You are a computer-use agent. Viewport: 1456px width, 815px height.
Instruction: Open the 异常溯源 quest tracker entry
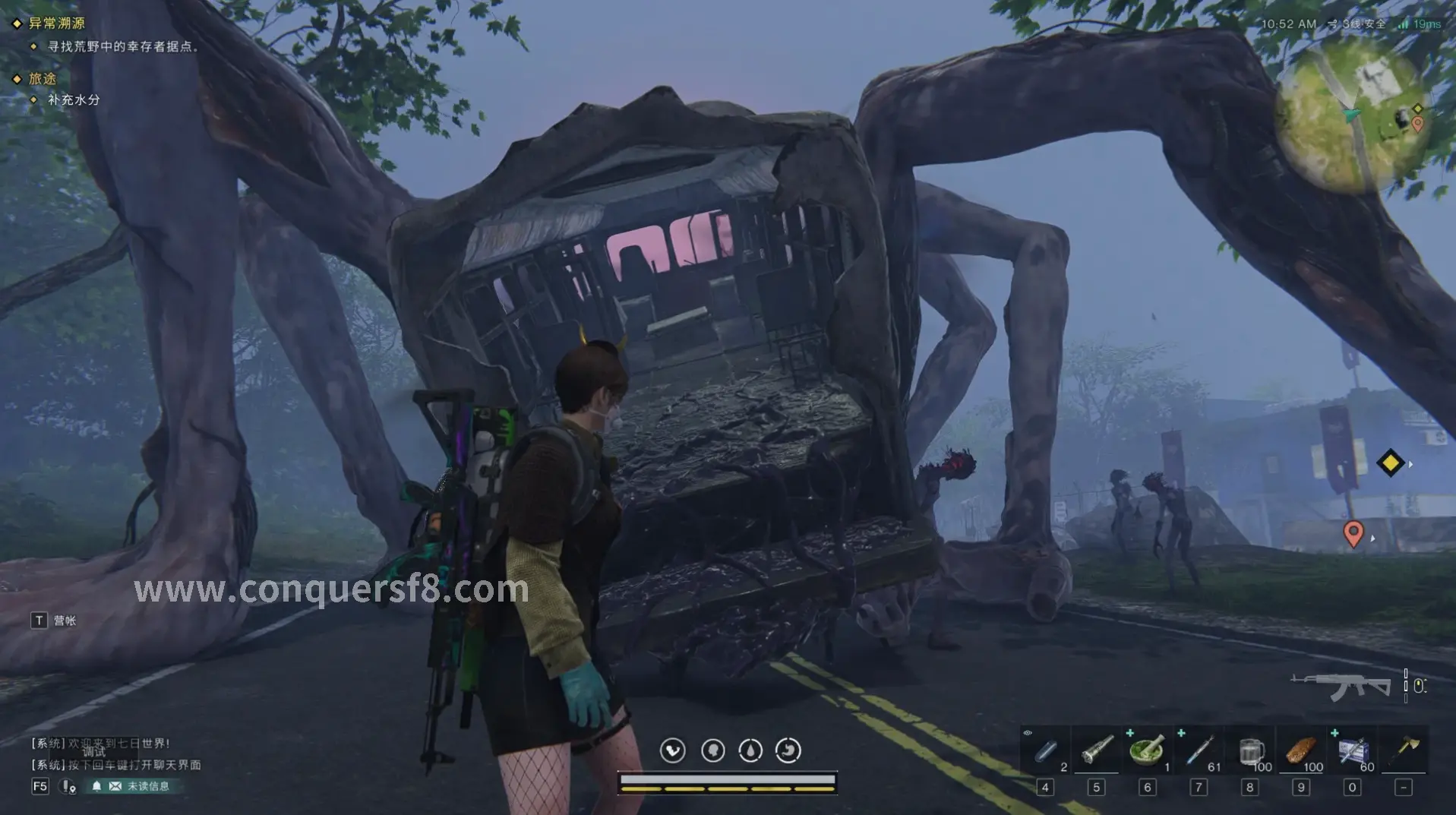coord(56,24)
